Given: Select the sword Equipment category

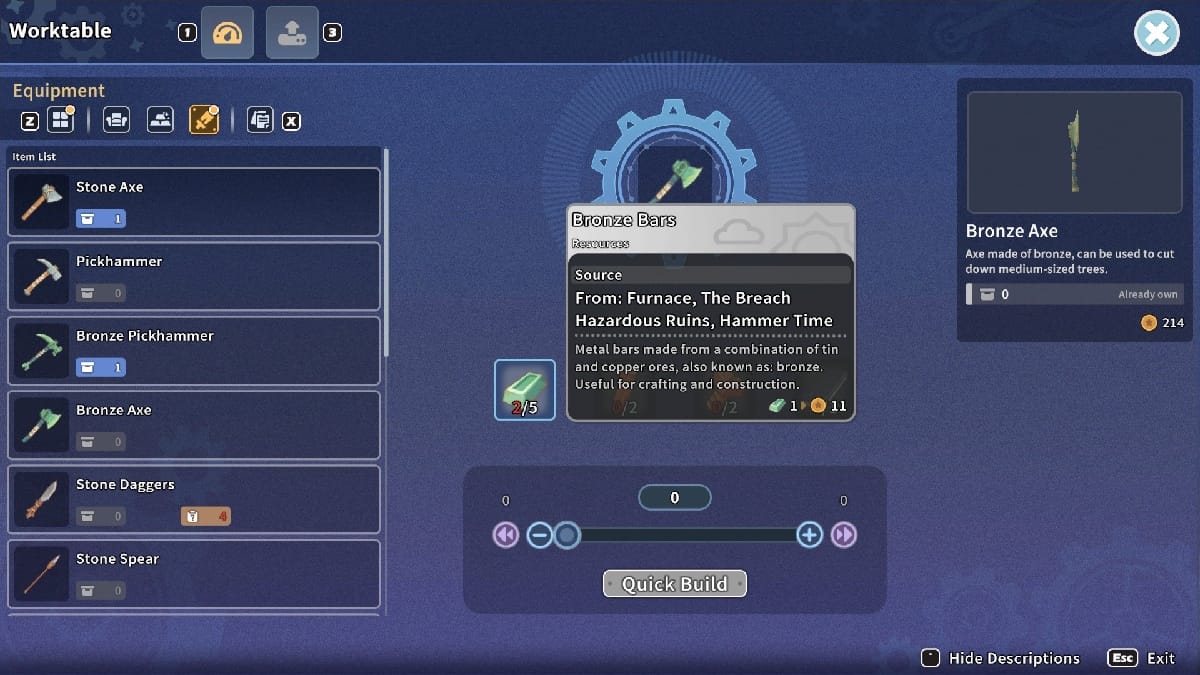Looking at the screenshot, I should click(203, 121).
